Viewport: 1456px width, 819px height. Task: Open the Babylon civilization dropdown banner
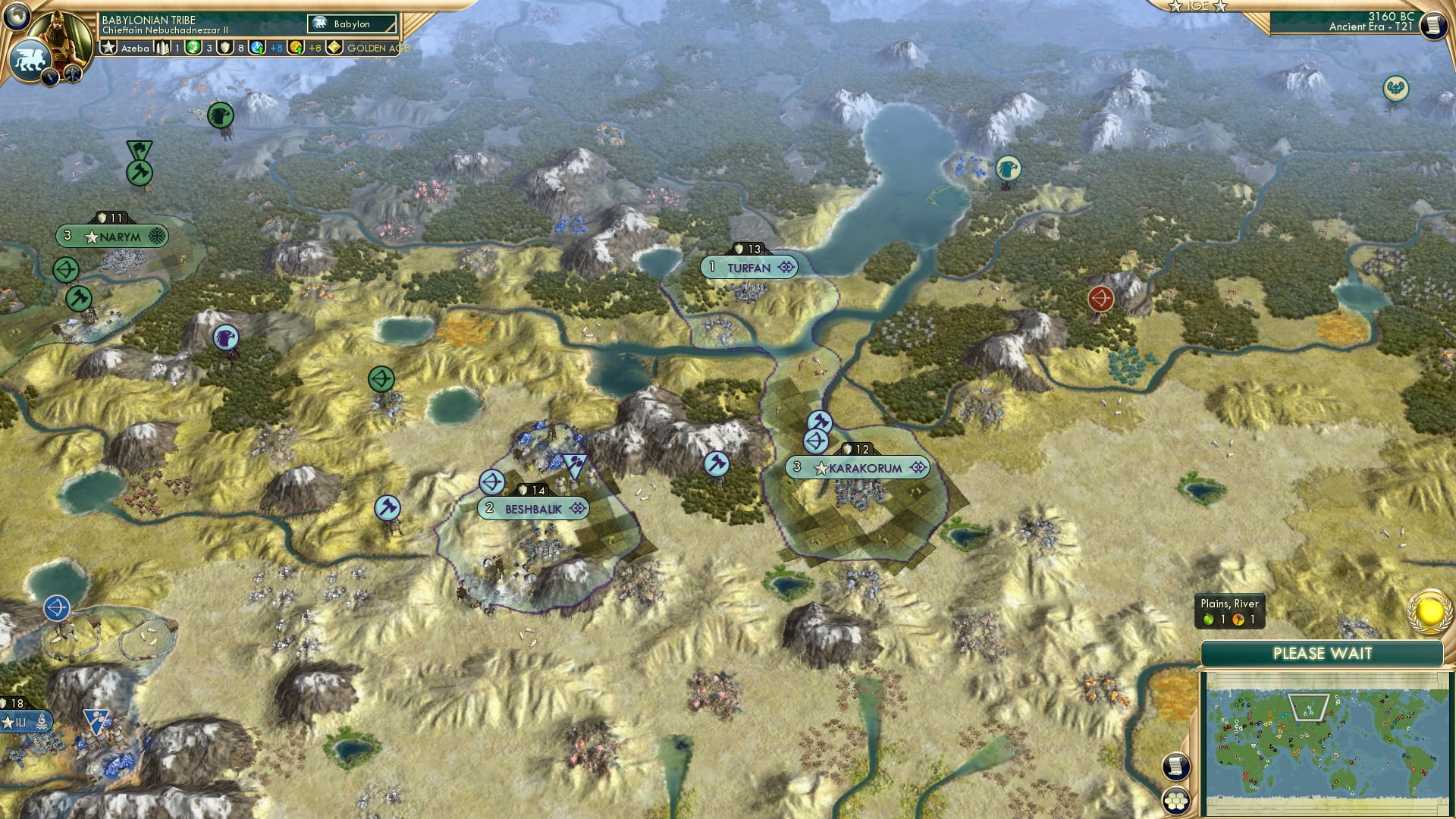[350, 24]
